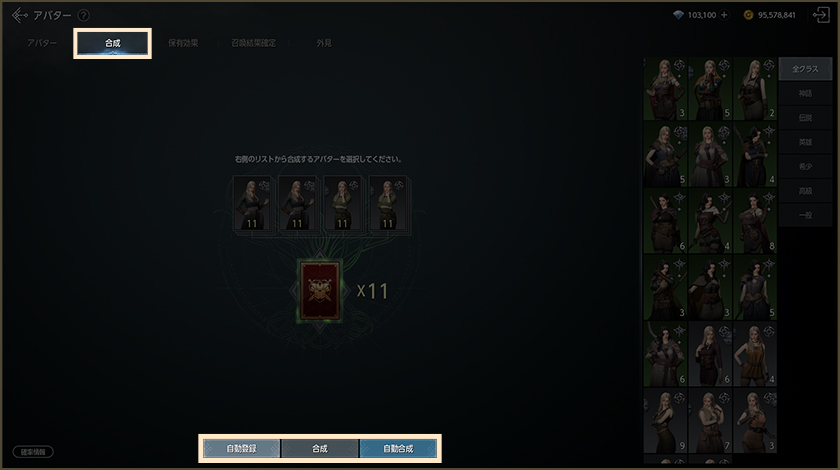The height and width of the screenshot is (470, 840).
Task: Switch to the アバター tab
Action: click(x=41, y=44)
